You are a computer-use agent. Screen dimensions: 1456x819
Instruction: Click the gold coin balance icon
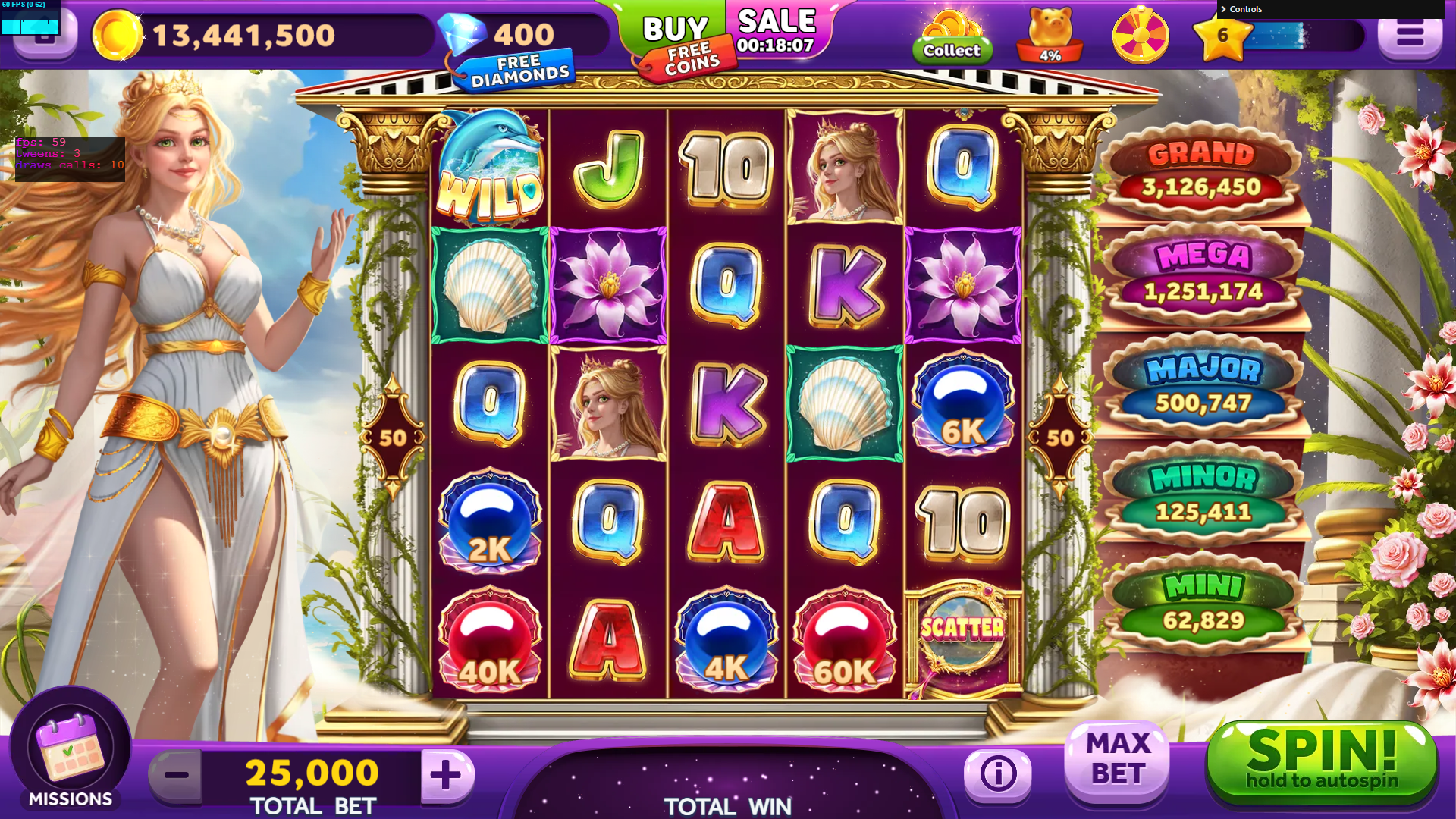click(x=118, y=35)
